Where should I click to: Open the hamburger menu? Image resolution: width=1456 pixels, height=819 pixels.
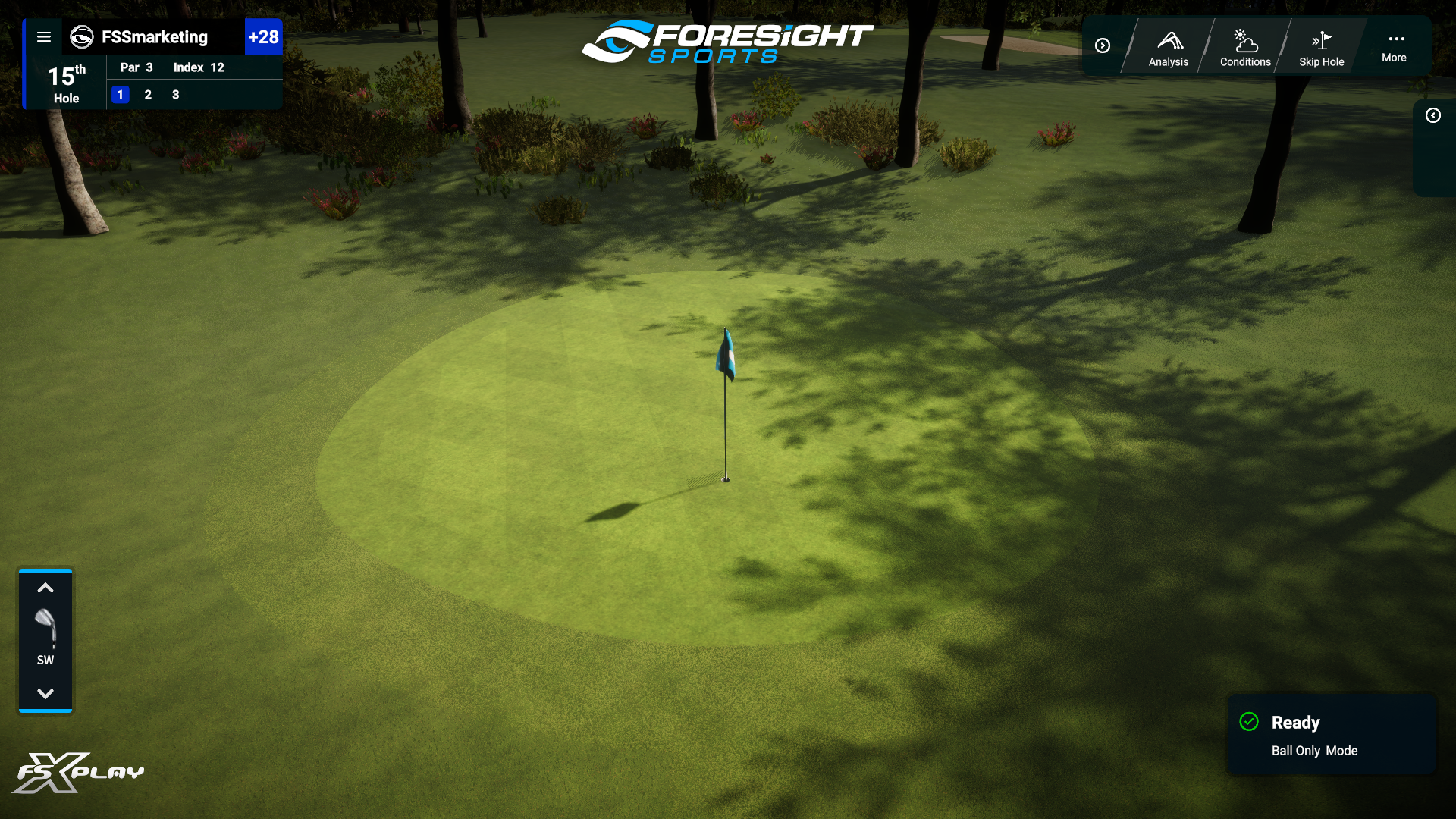coord(44,36)
